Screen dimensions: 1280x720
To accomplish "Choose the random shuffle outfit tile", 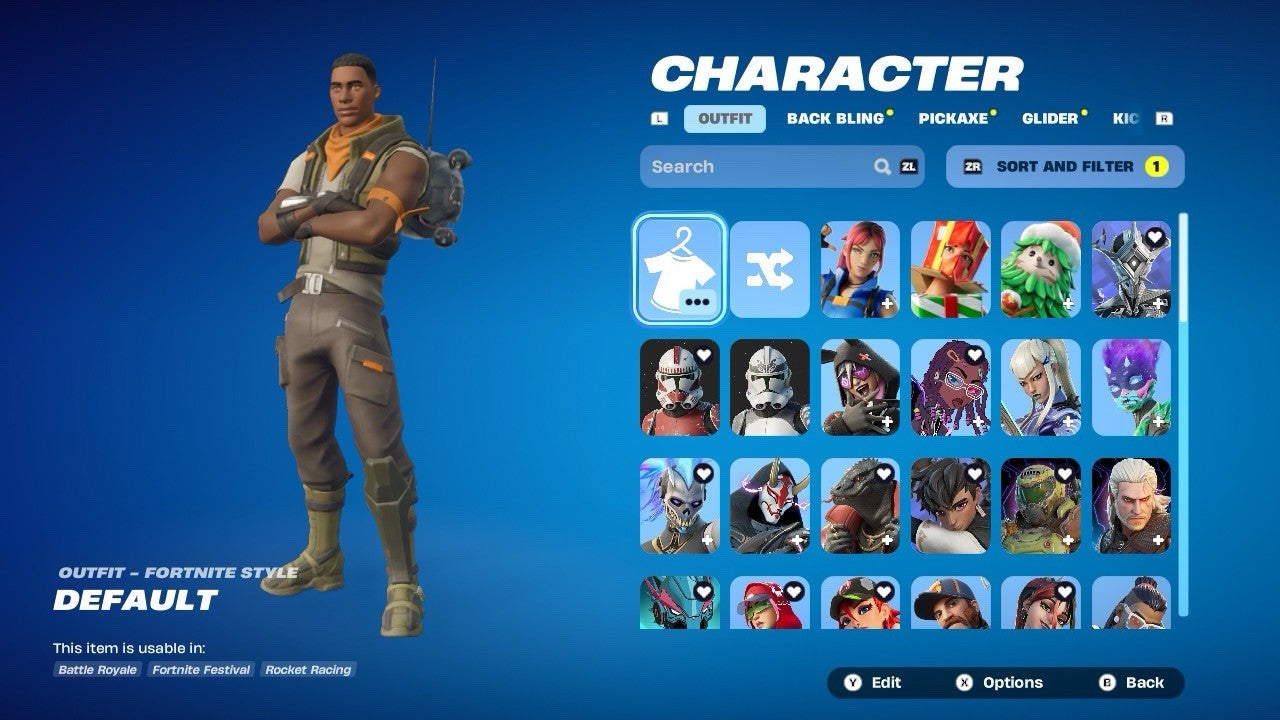I will (770, 270).
